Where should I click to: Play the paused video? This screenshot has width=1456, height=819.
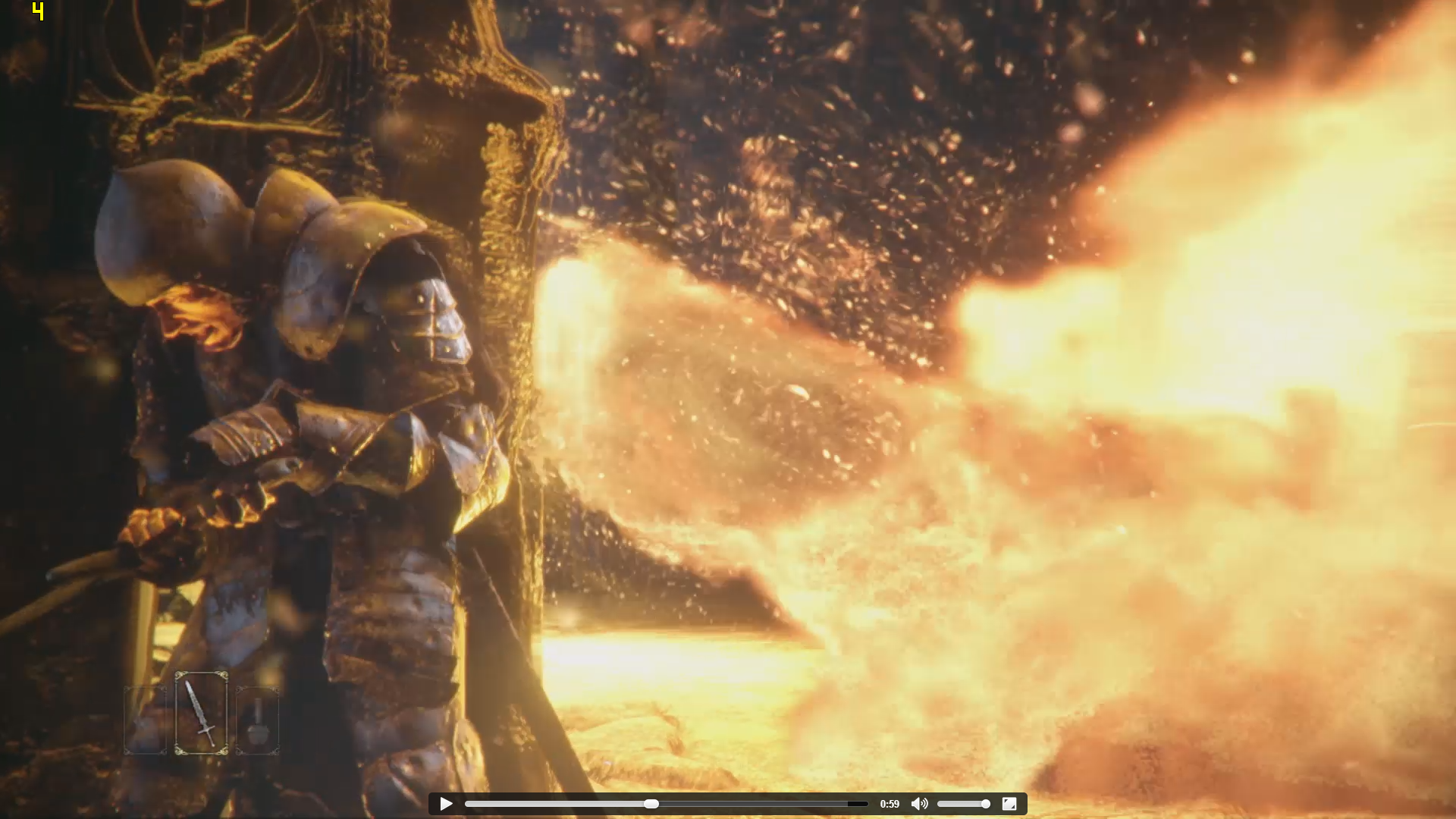tap(446, 804)
